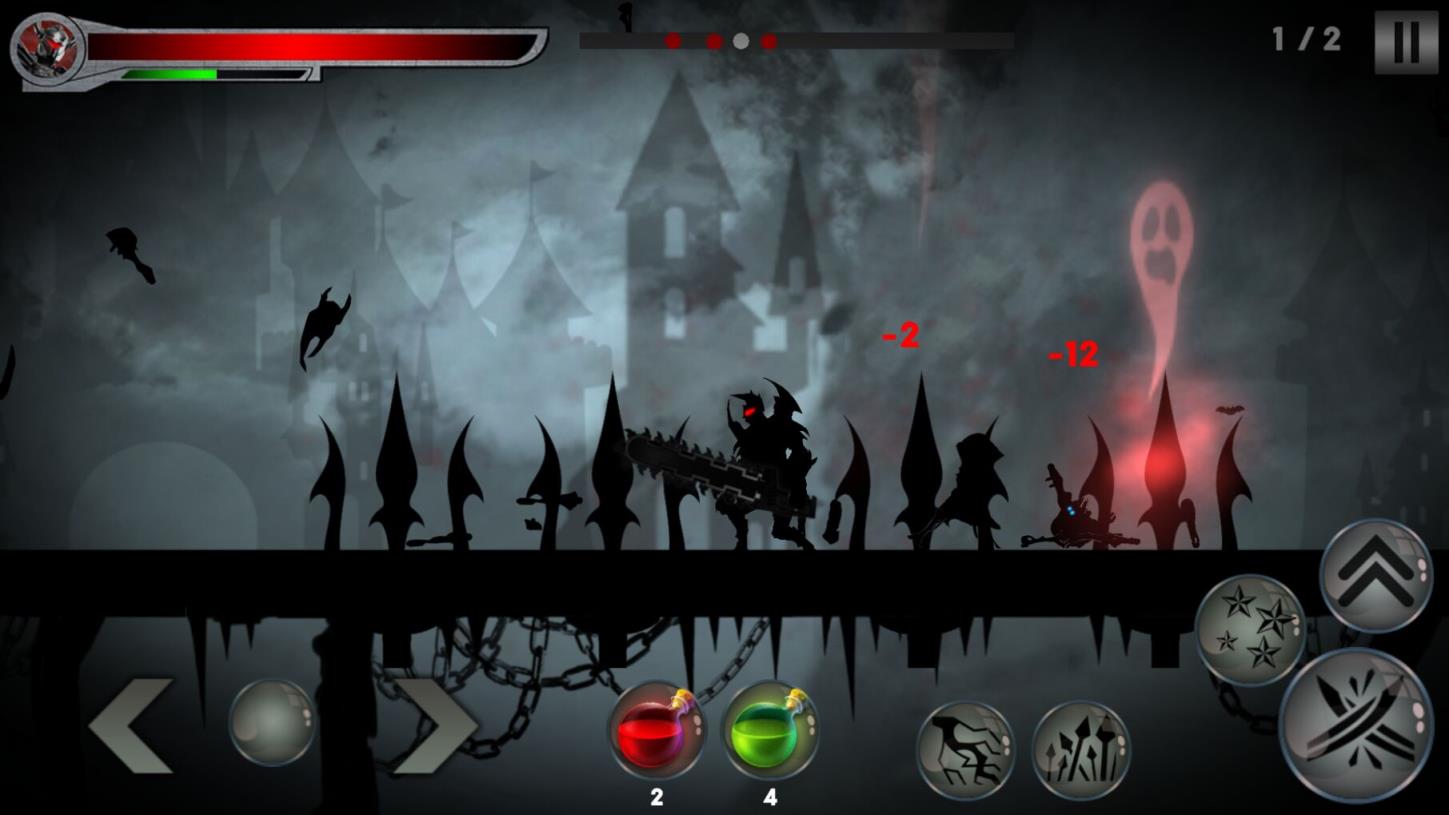Jump with the double chevron button
The image size is (1449, 815).
[x=1375, y=576]
